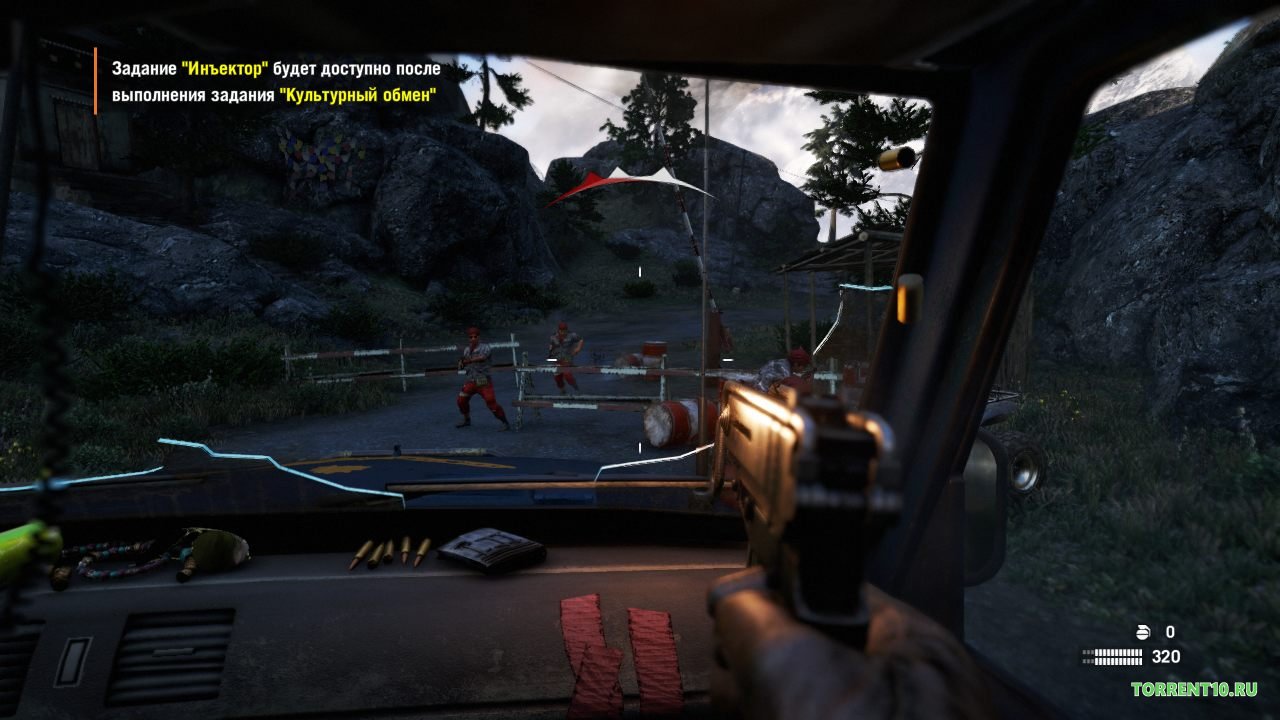Select the grenade icon above the ammo counter
Viewport: 1280px width, 720px height.
[x=1145, y=632]
